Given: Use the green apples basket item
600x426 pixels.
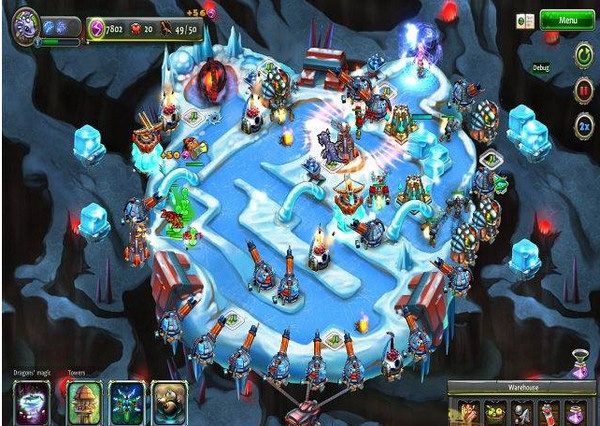Looking at the screenshot, I should pyautogui.click(x=494, y=411).
